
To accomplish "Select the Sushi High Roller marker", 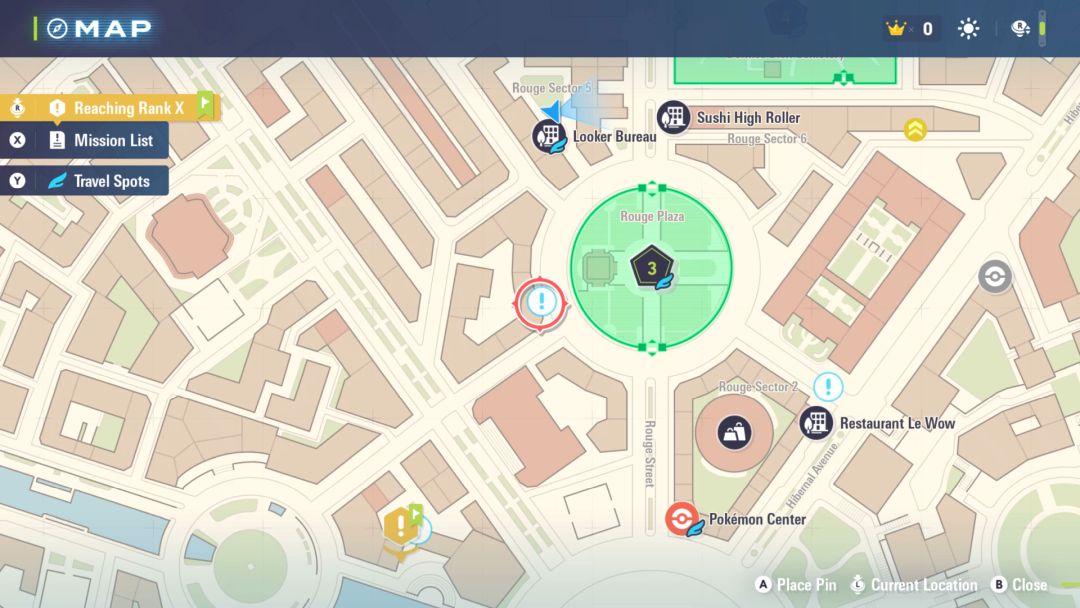I will click(674, 117).
